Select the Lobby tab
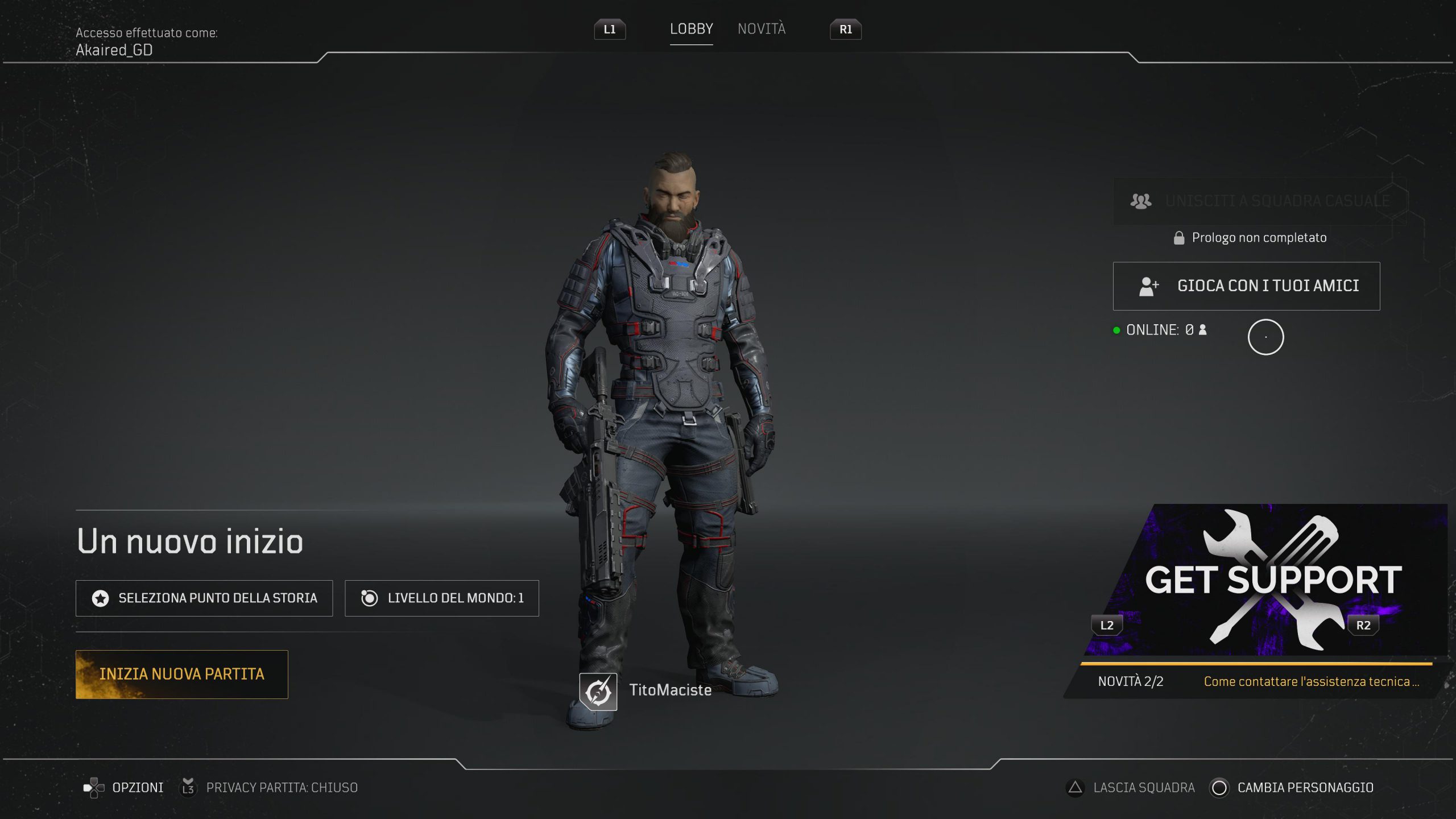The width and height of the screenshot is (1456, 819). click(x=691, y=29)
